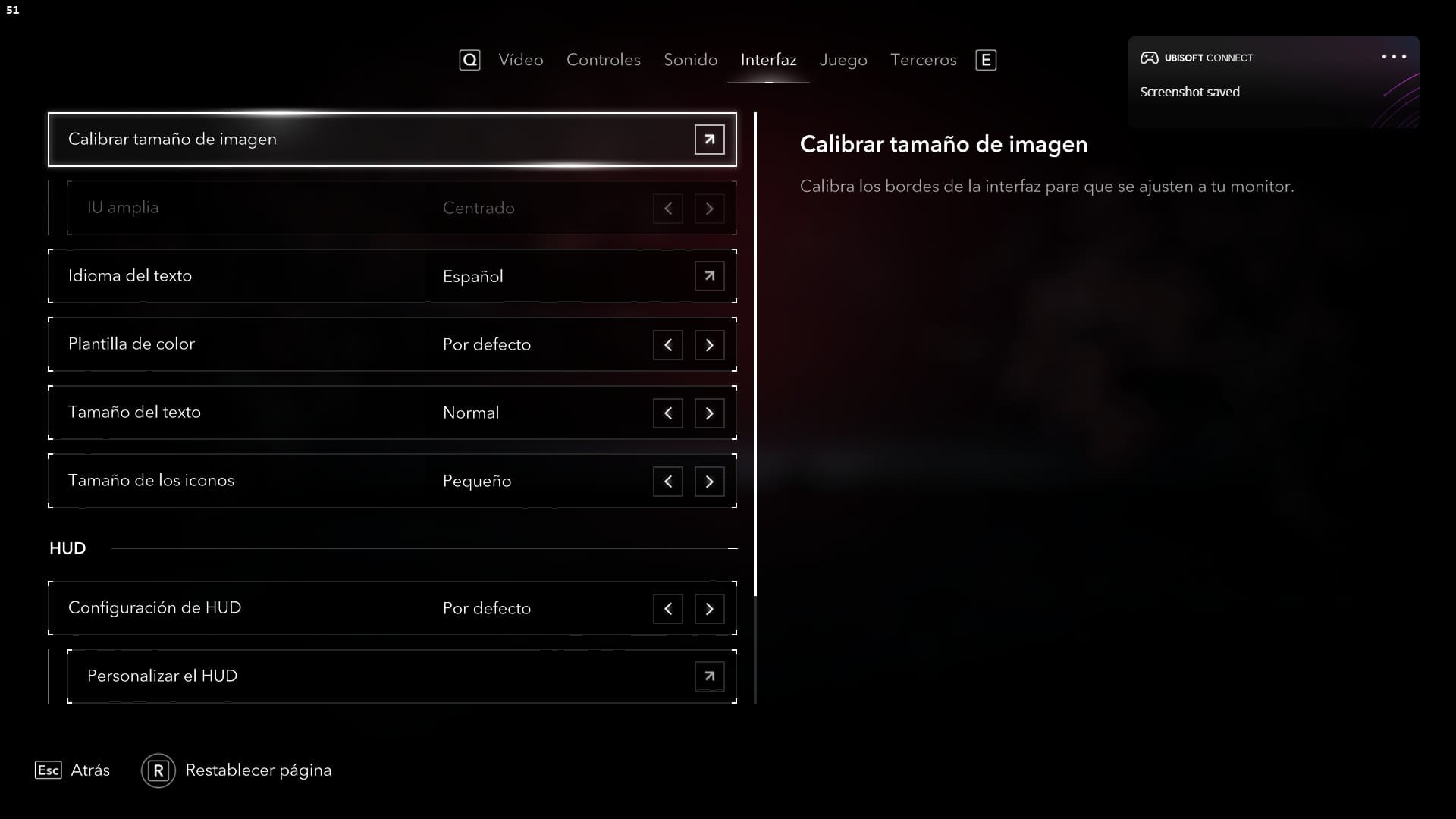Open Personalizar el HUD
The height and width of the screenshot is (819, 1456).
click(x=709, y=676)
